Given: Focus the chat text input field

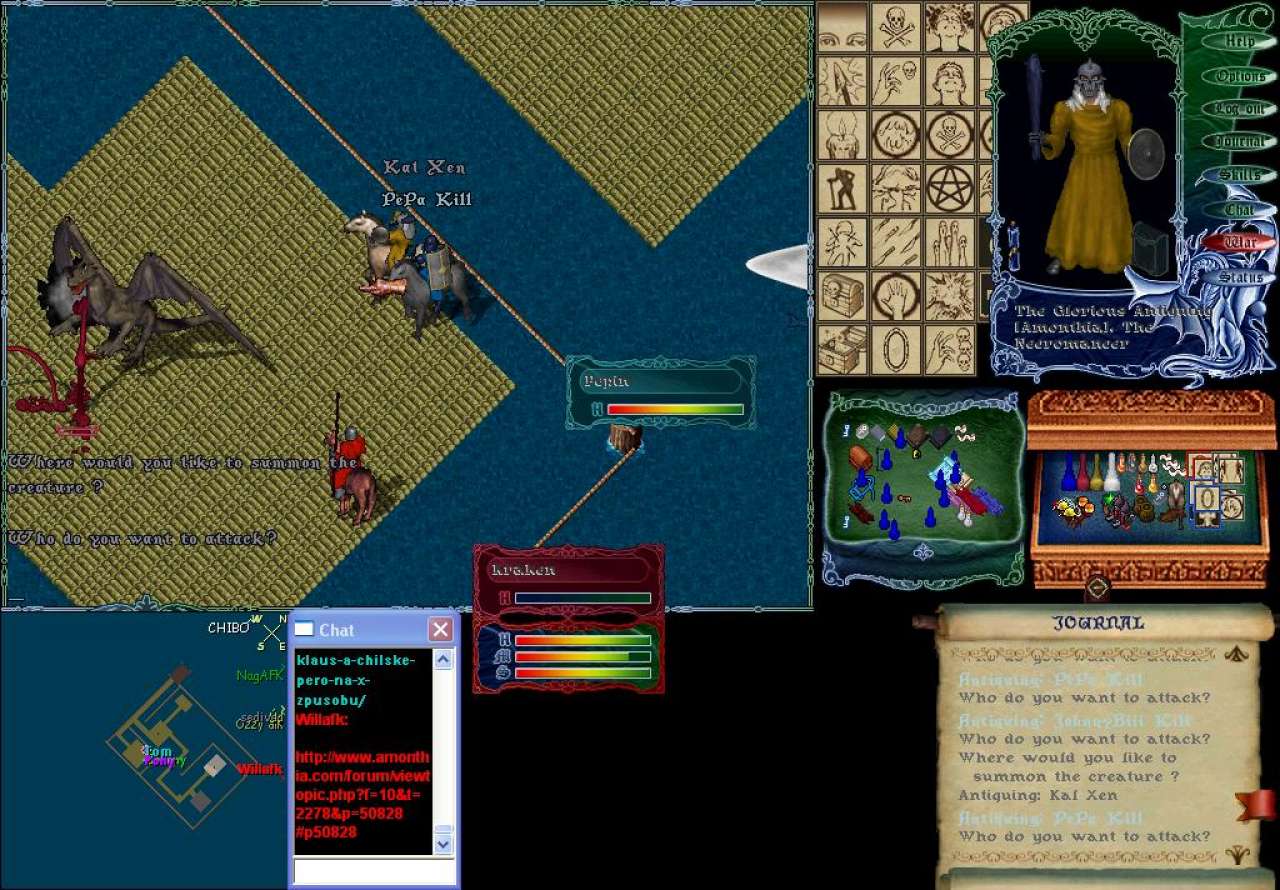Looking at the screenshot, I should pos(372,871).
